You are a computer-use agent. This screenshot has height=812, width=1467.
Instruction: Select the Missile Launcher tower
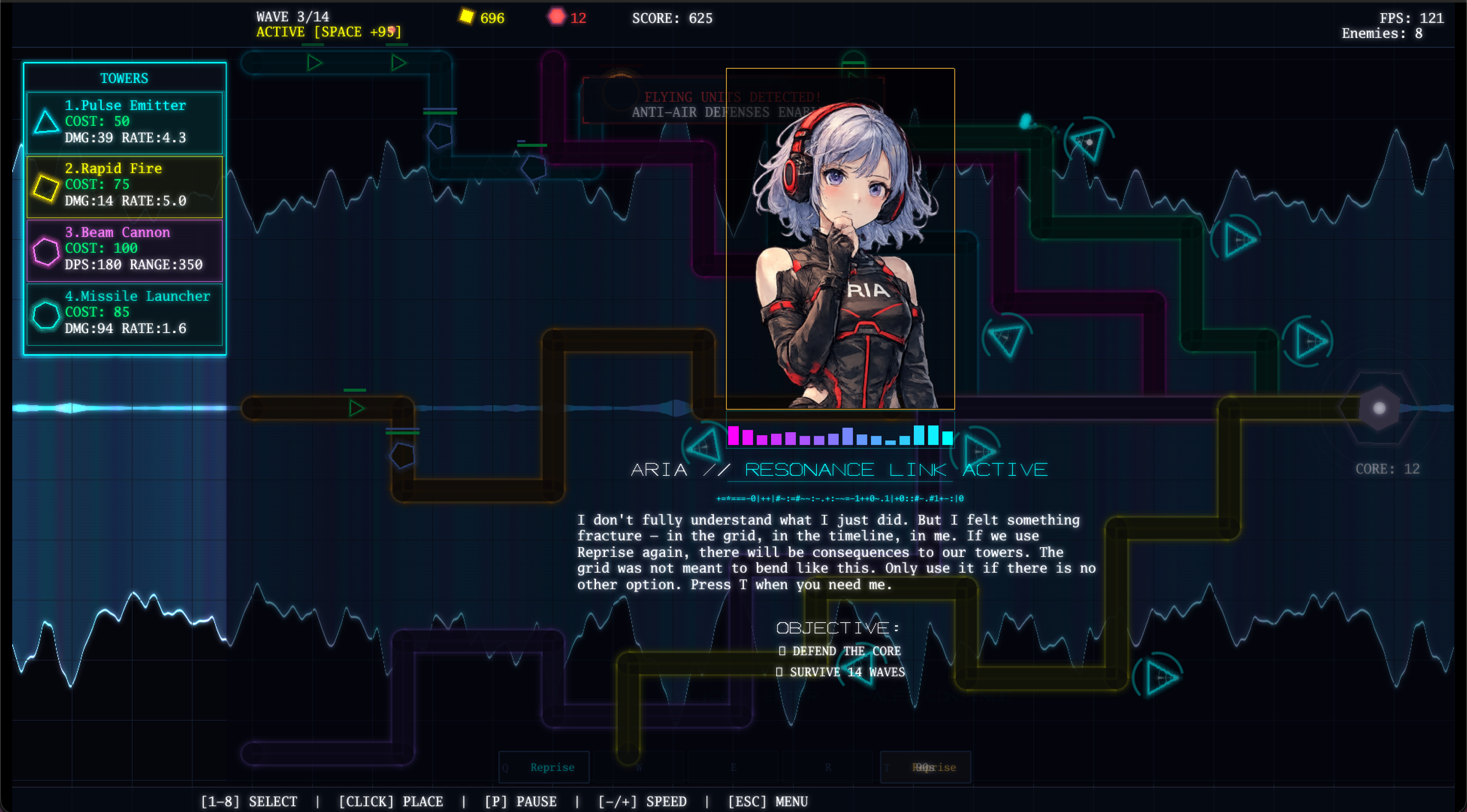point(124,313)
